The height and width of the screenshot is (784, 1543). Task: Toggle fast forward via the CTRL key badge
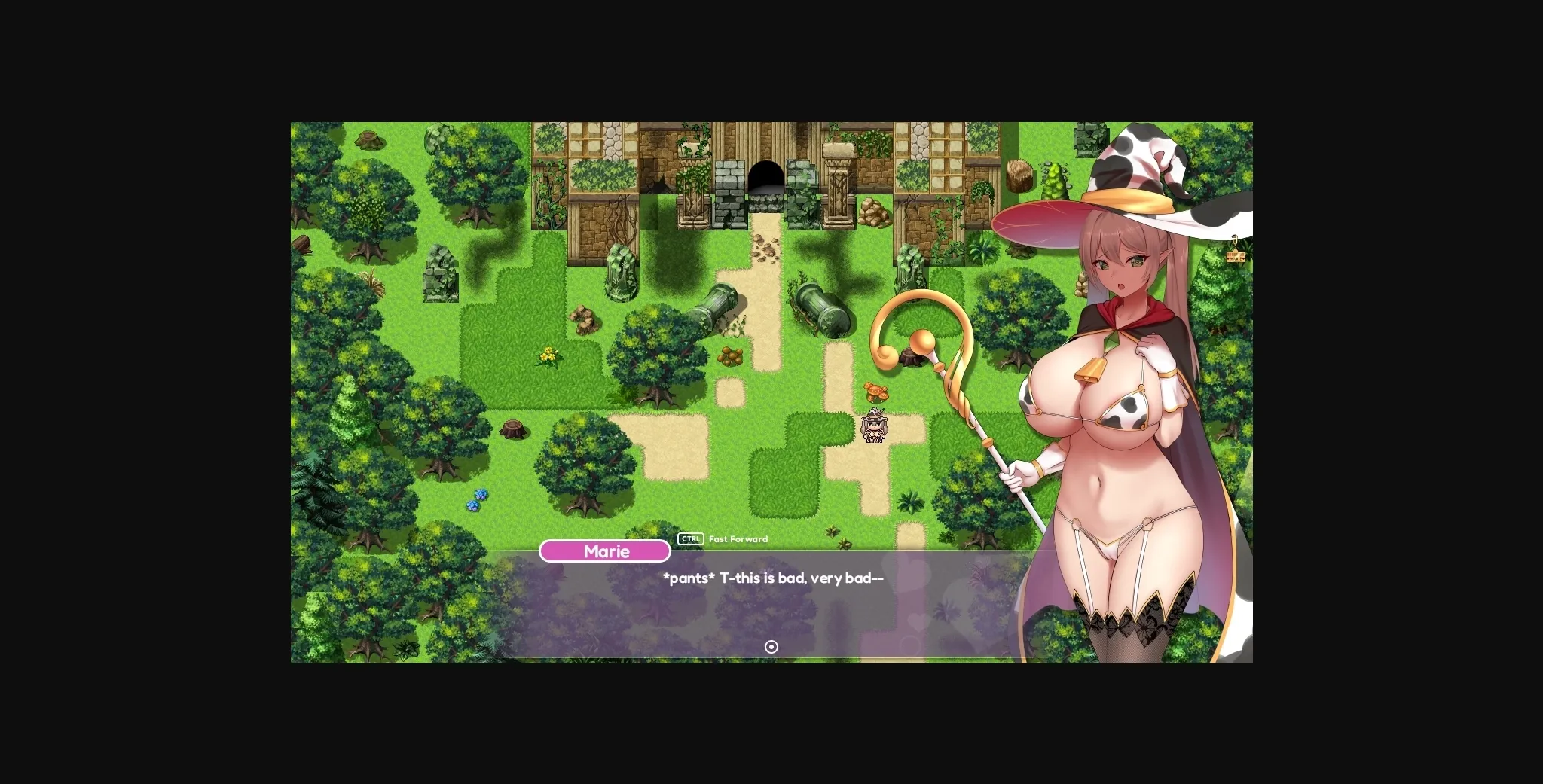(689, 538)
